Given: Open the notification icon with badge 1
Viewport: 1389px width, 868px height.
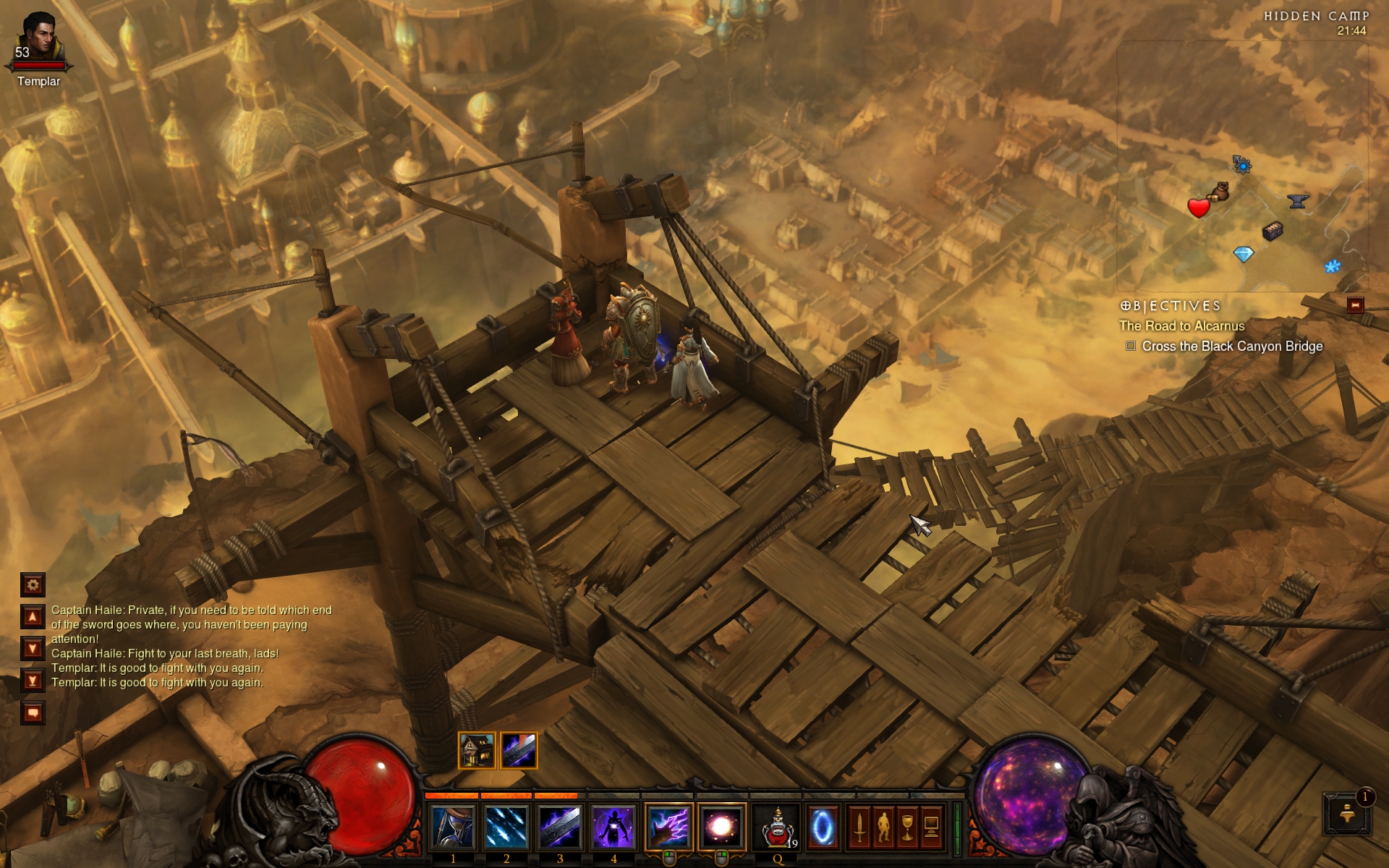Looking at the screenshot, I should [1347, 814].
